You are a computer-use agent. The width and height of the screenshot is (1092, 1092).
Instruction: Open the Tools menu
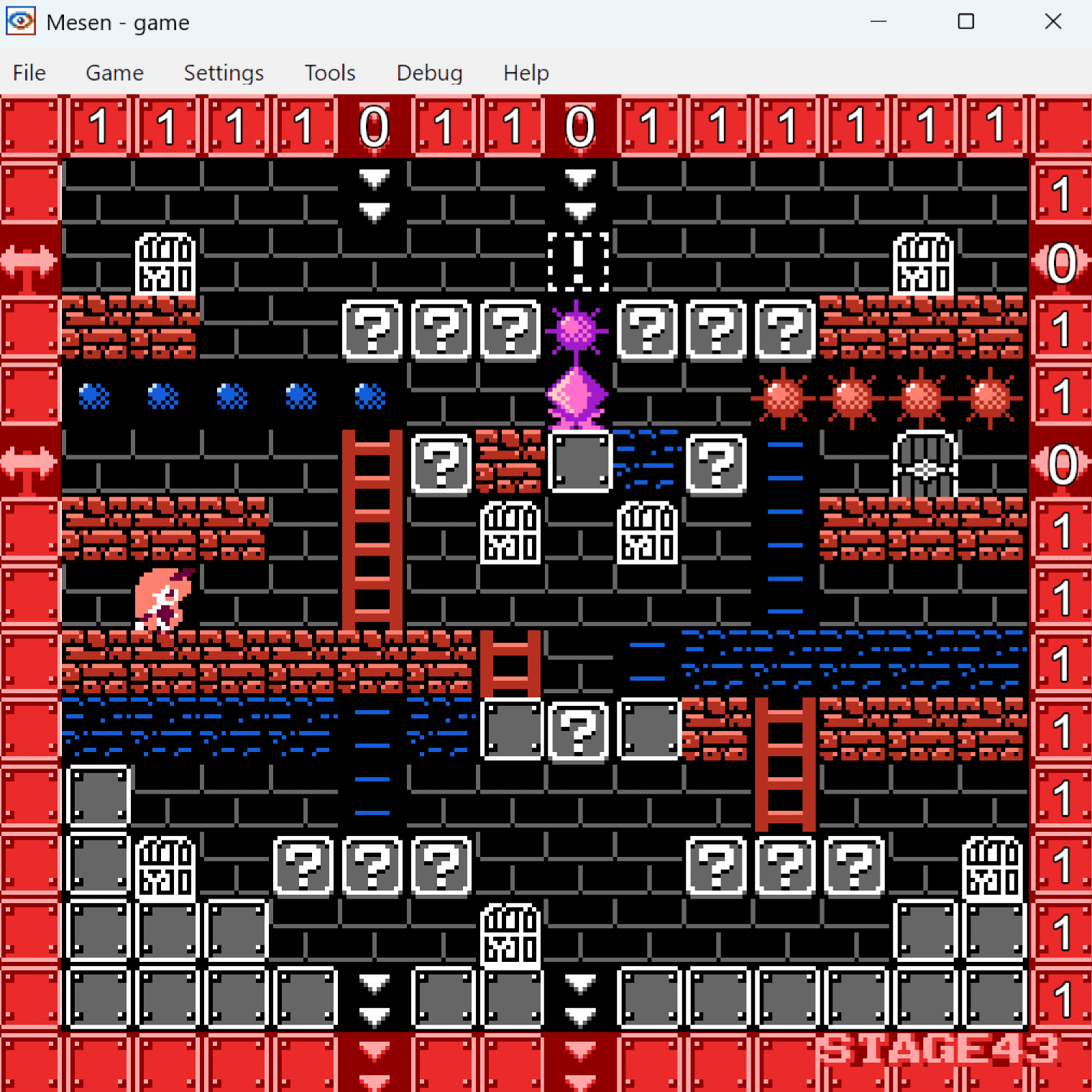(330, 73)
